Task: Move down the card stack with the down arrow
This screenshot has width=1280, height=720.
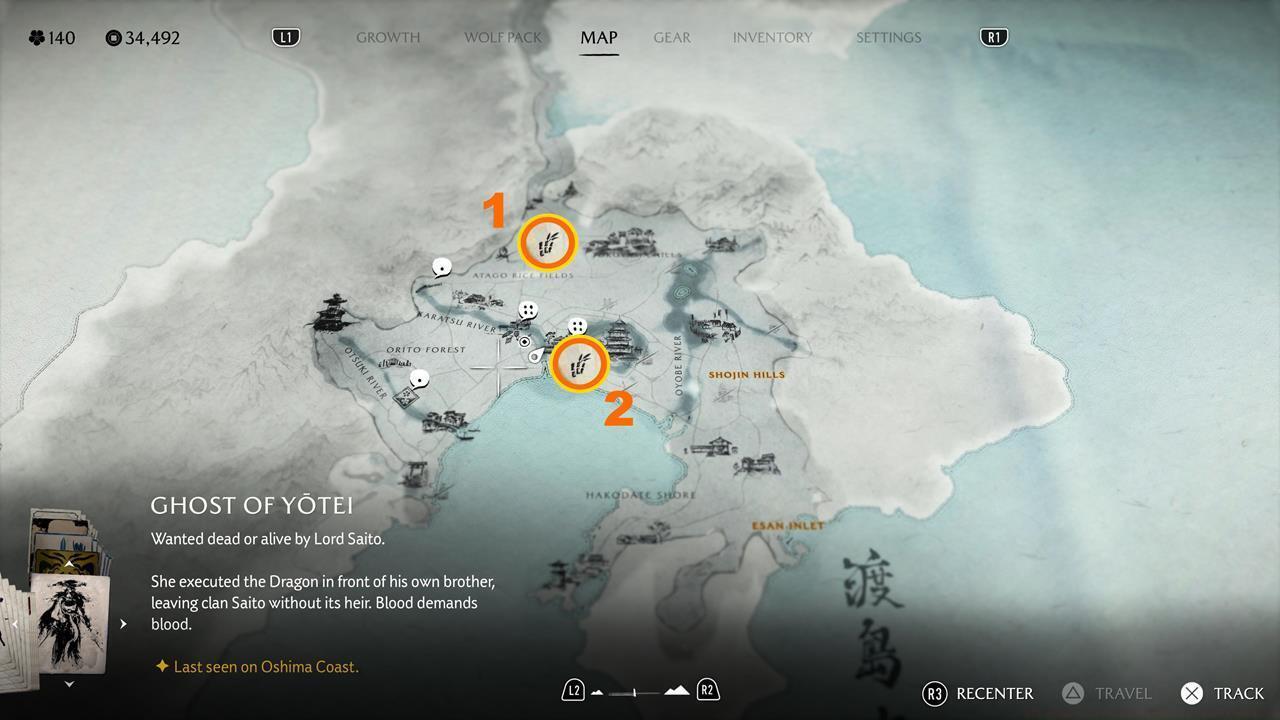Action: [x=69, y=684]
